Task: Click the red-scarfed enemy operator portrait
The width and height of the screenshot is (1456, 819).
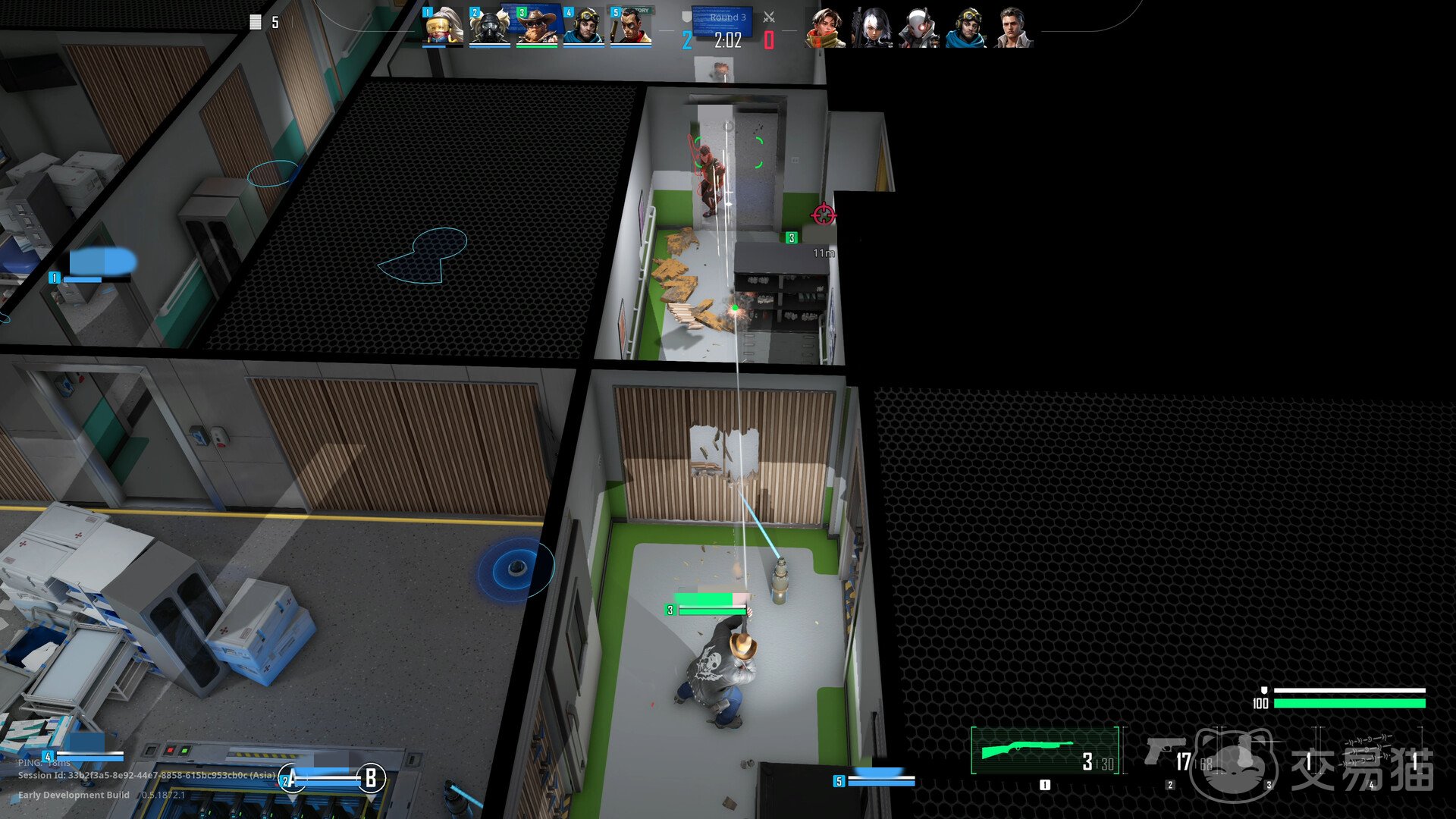Action: pos(825,28)
